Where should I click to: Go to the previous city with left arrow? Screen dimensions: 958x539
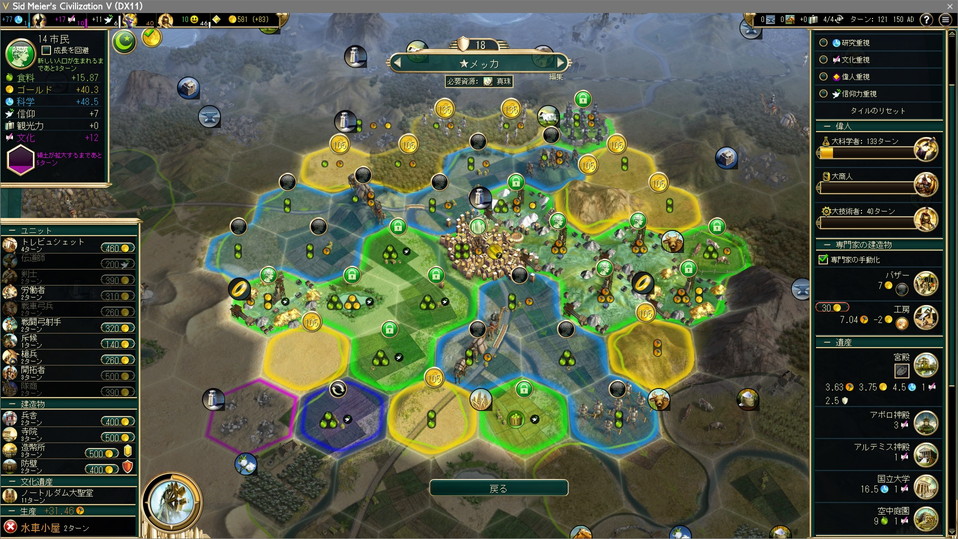pyautogui.click(x=398, y=63)
